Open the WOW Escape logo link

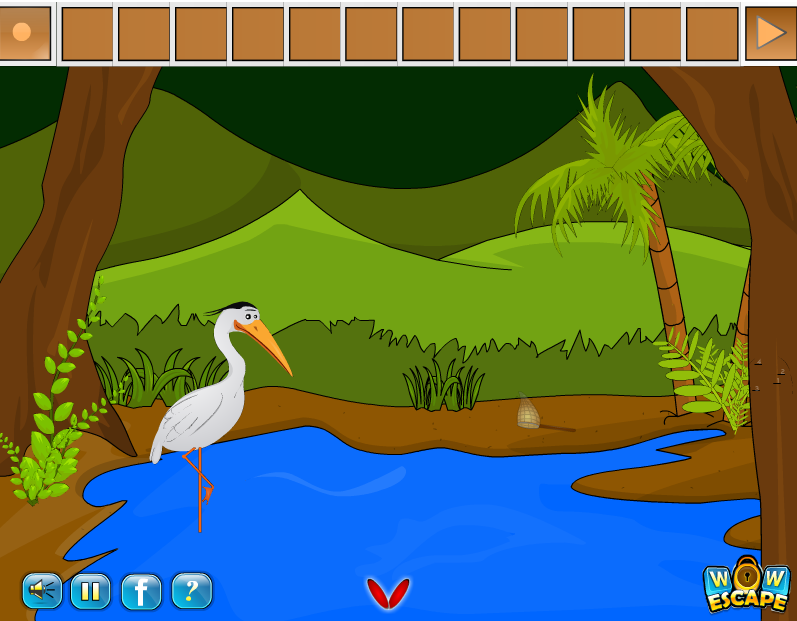tap(746, 587)
